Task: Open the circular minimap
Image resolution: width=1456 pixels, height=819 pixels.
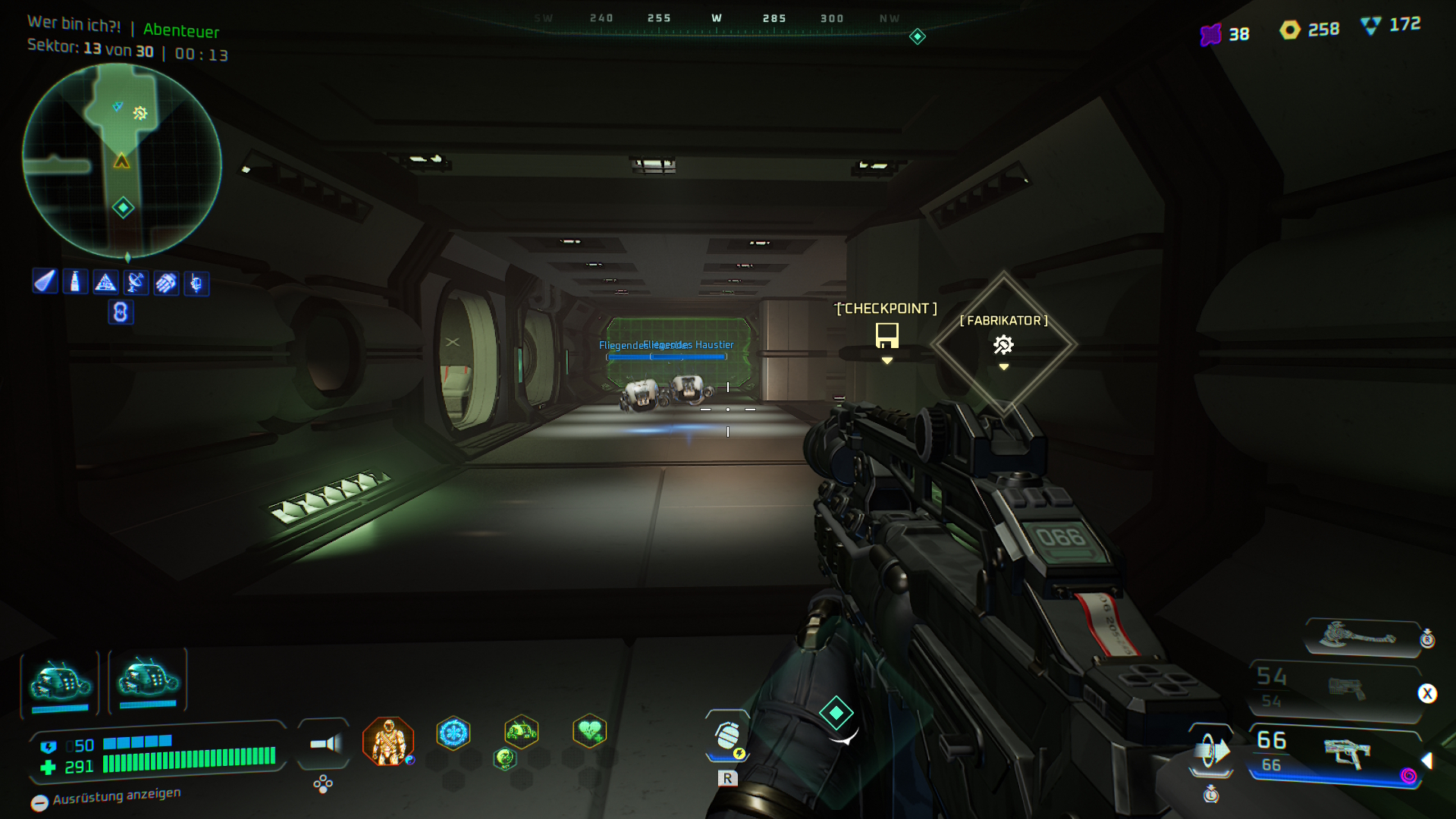Action: pos(121,161)
